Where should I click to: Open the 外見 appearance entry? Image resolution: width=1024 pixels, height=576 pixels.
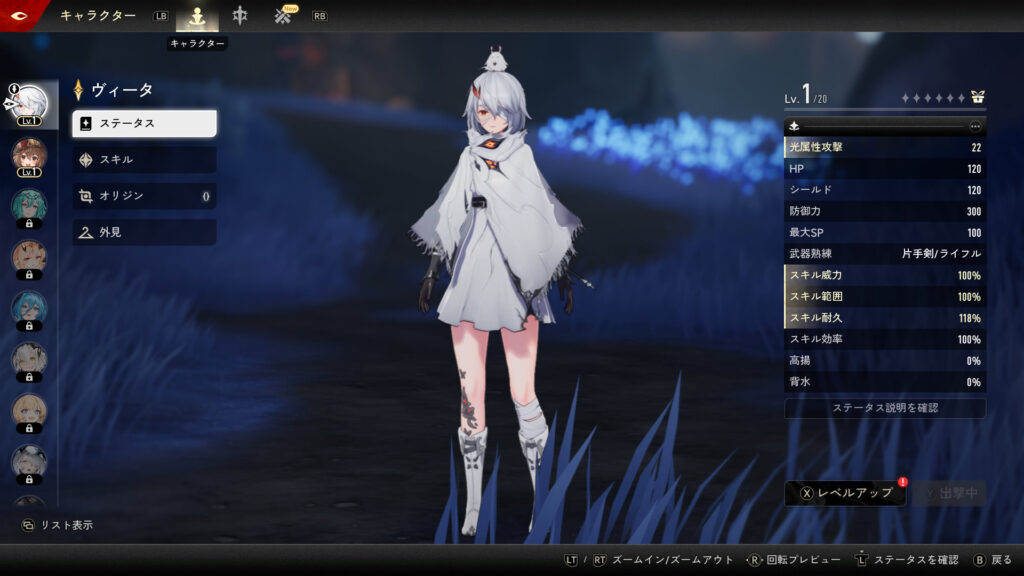144,232
